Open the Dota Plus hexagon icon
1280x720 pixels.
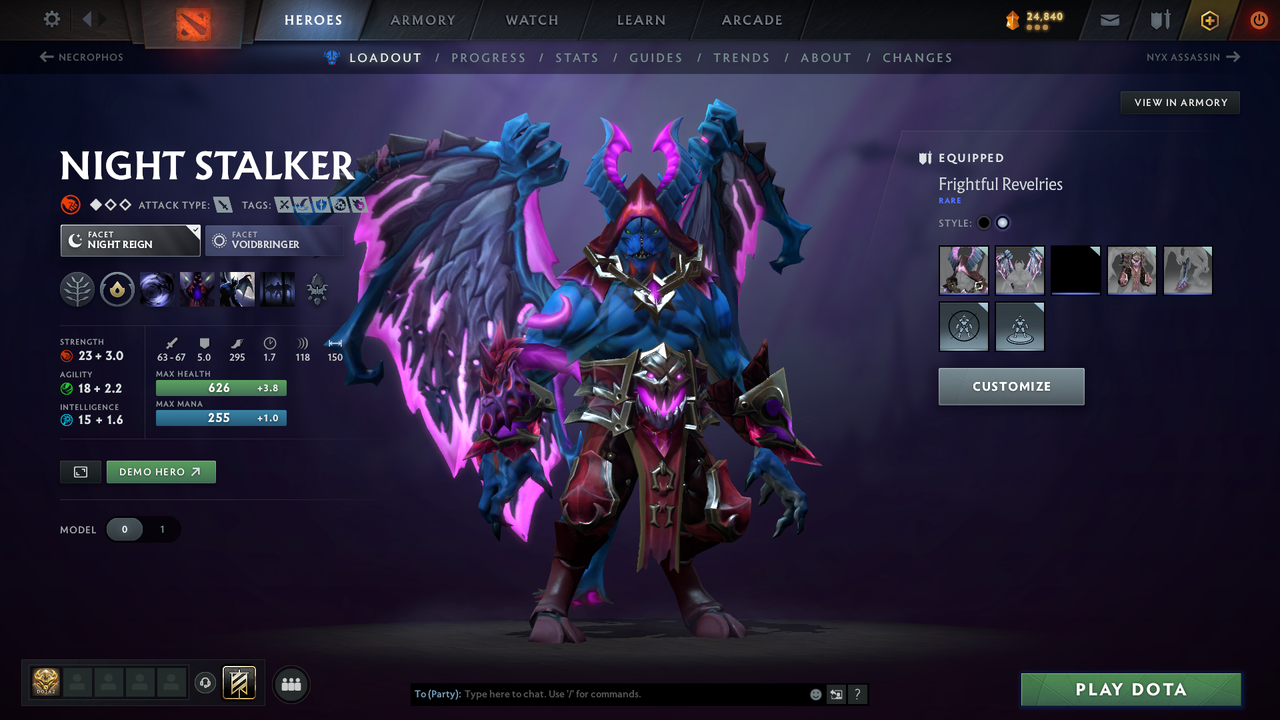(x=1209, y=20)
